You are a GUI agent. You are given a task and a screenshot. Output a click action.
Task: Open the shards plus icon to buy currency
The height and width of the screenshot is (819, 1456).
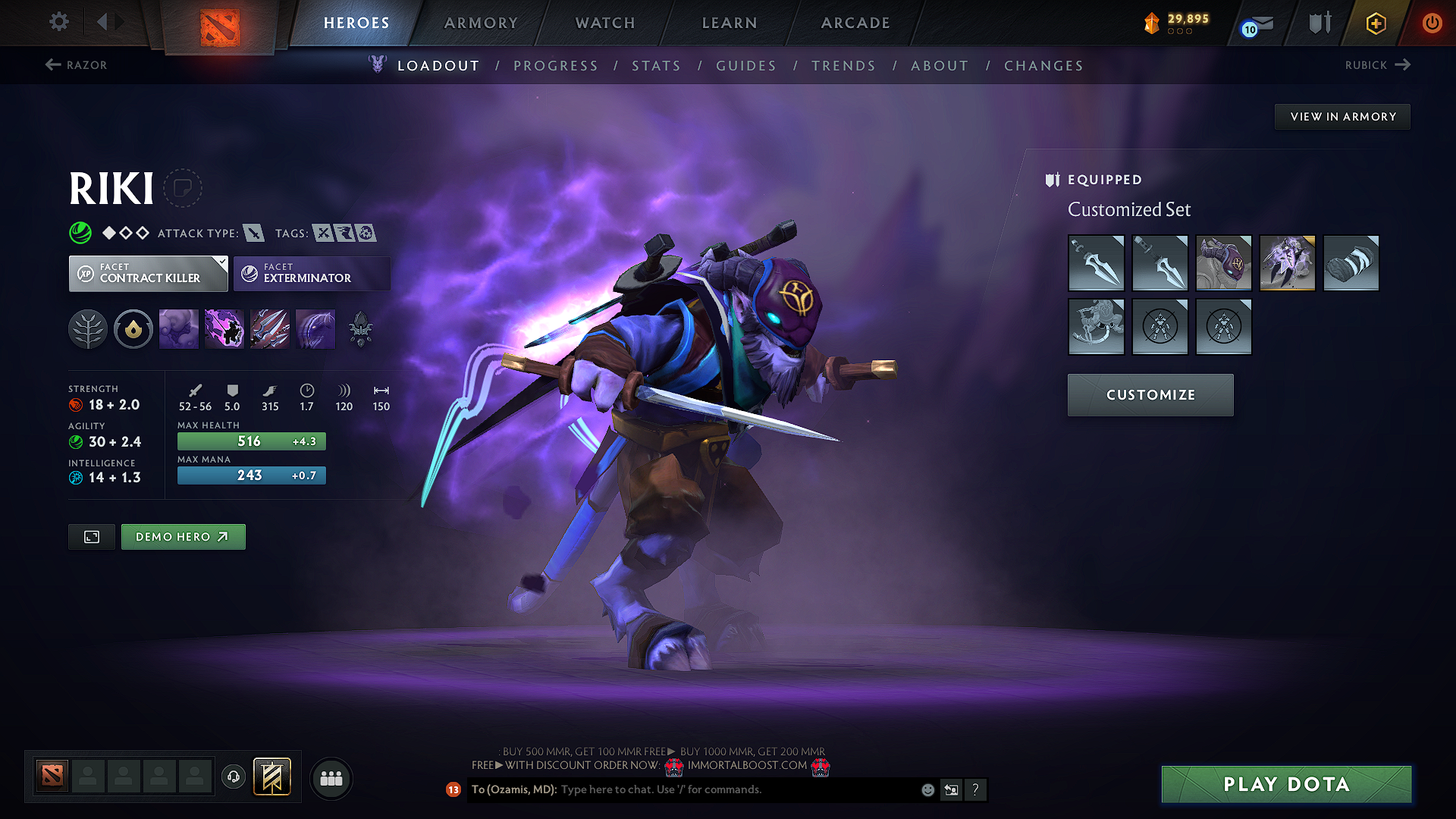tap(1375, 24)
